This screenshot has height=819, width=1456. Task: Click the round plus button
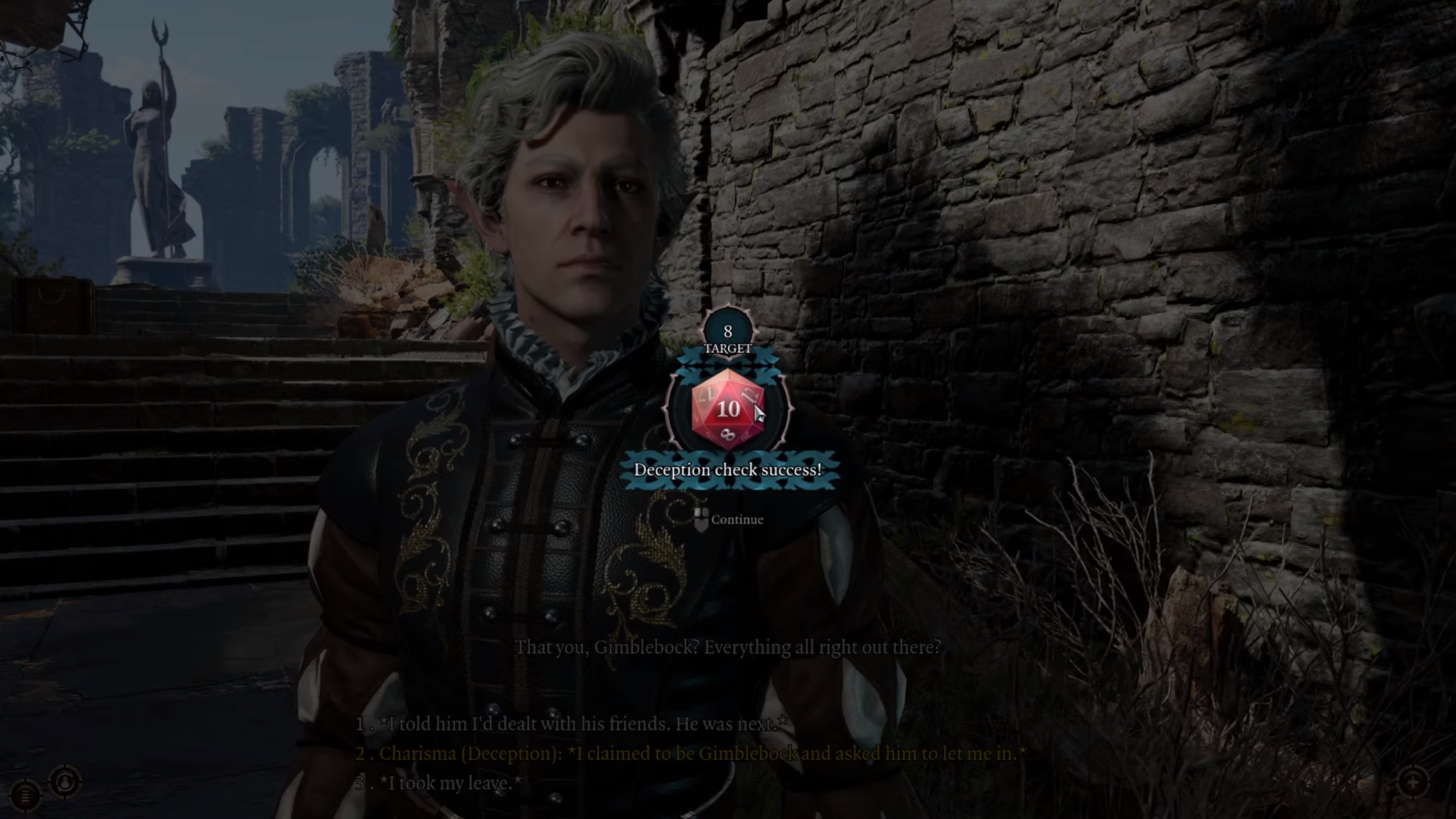[1413, 783]
